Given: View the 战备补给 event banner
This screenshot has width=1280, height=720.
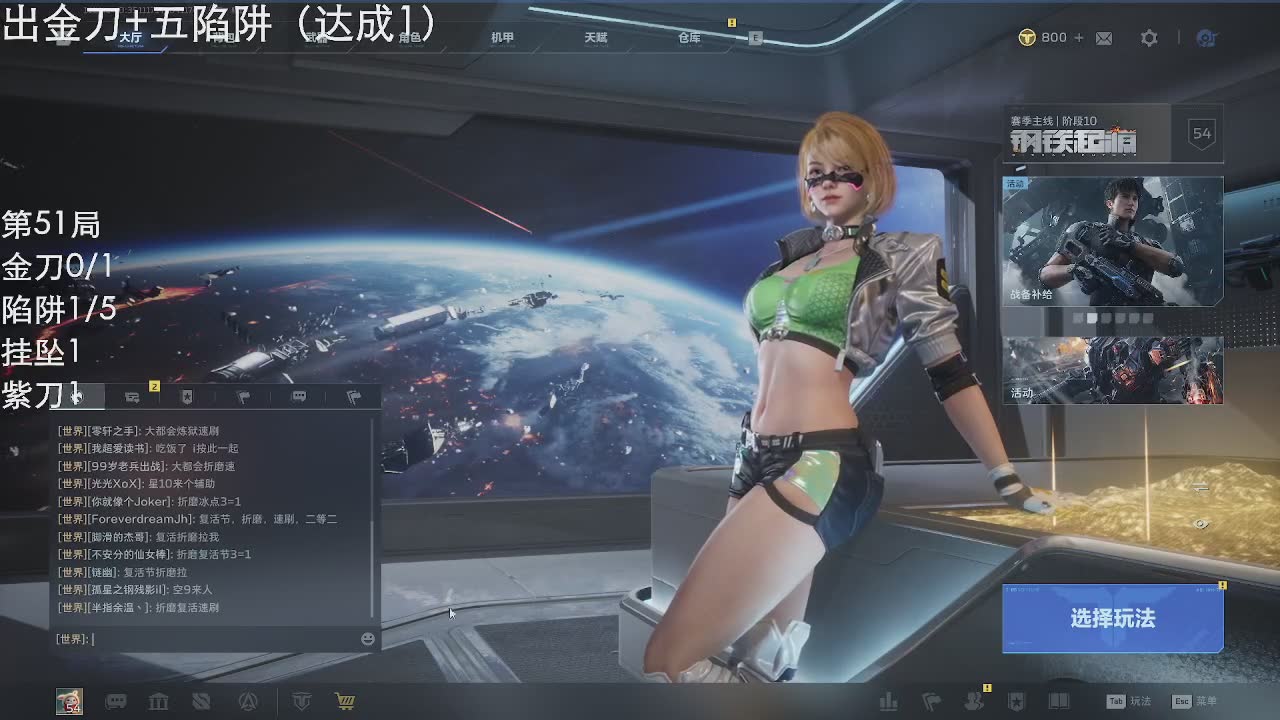Looking at the screenshot, I should pos(1112,241).
